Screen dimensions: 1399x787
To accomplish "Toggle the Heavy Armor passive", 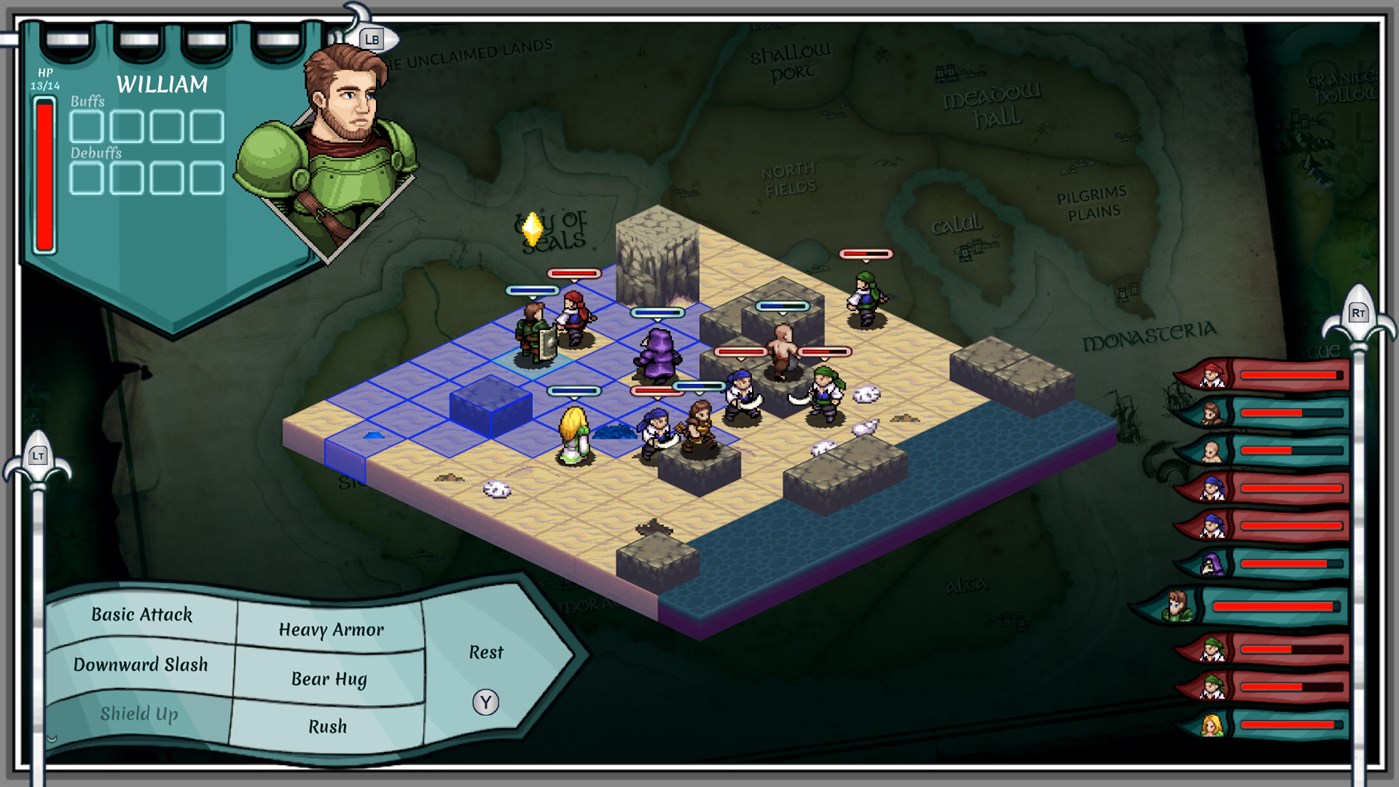I will click(330, 630).
